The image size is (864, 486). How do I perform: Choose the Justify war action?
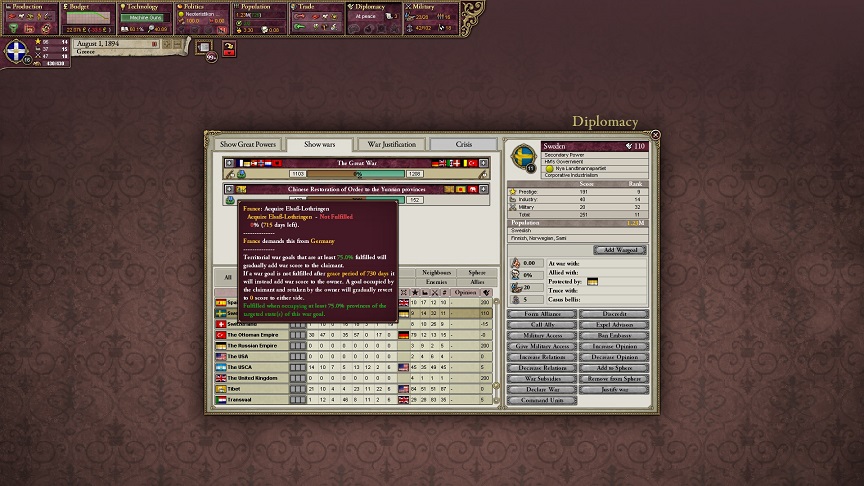click(614, 389)
